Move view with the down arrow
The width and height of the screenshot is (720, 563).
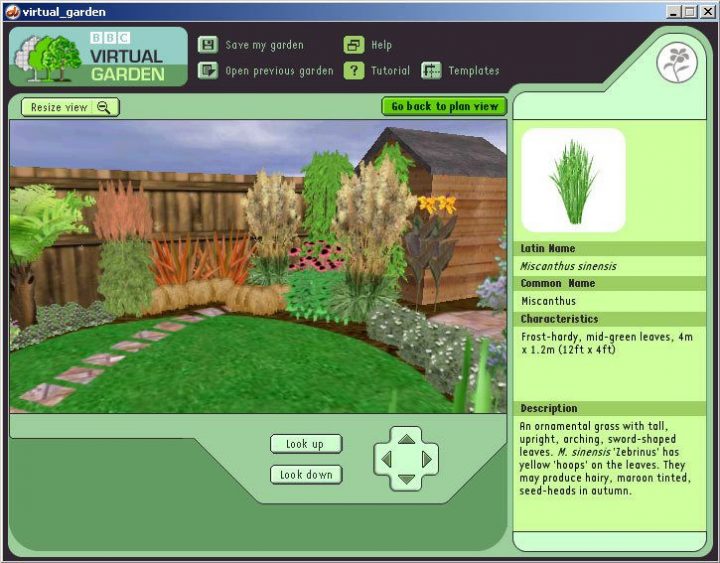[x=406, y=480]
